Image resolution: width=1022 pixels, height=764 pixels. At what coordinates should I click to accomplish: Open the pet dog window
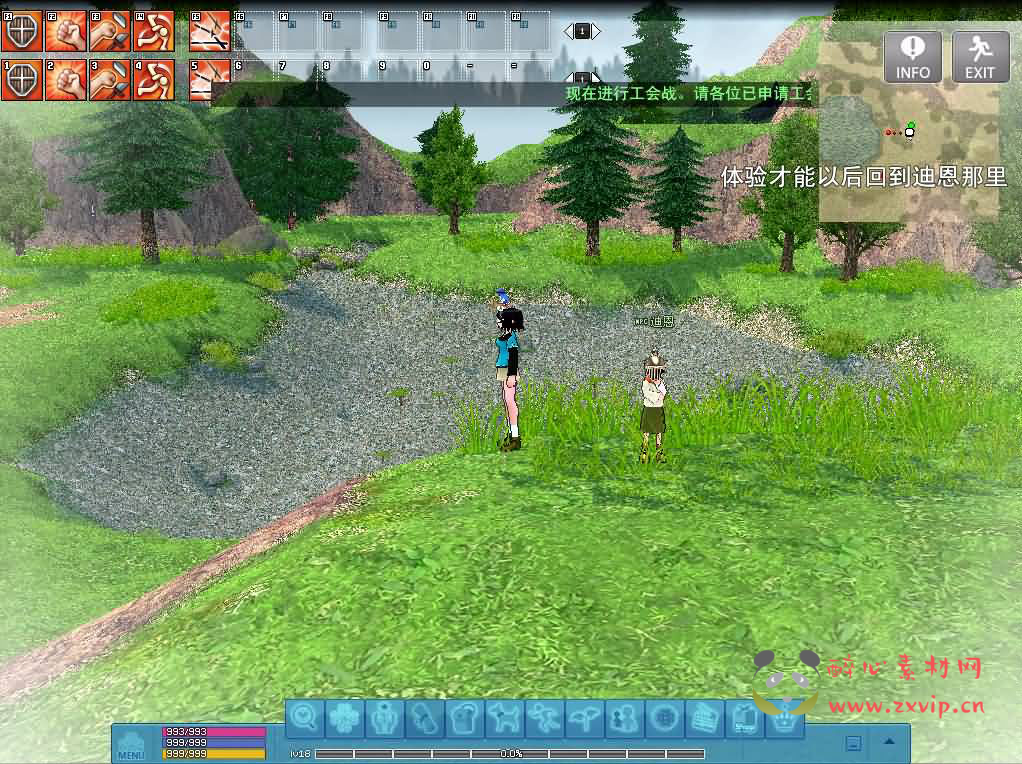click(503, 718)
